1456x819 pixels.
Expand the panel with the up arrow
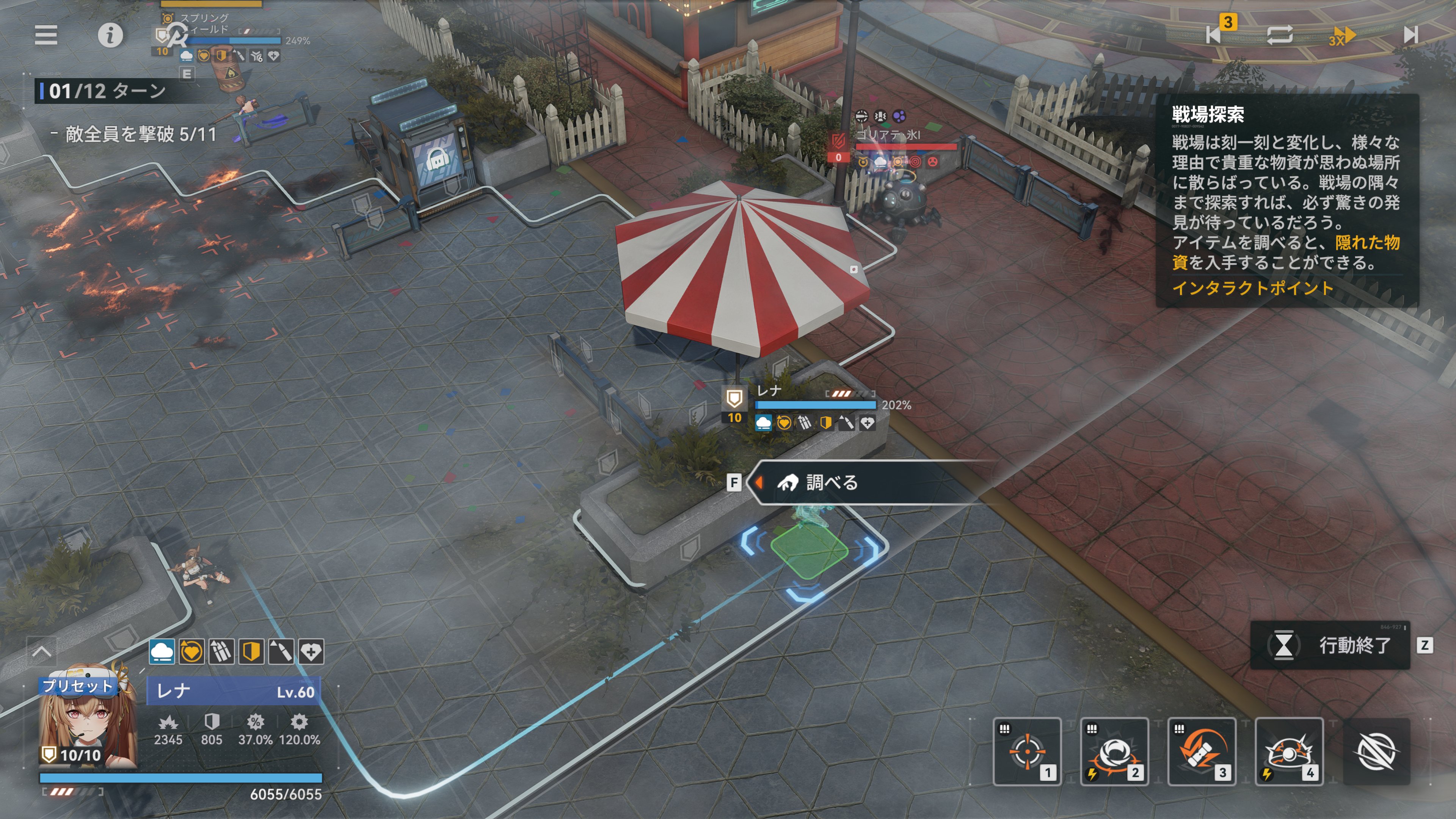42,652
